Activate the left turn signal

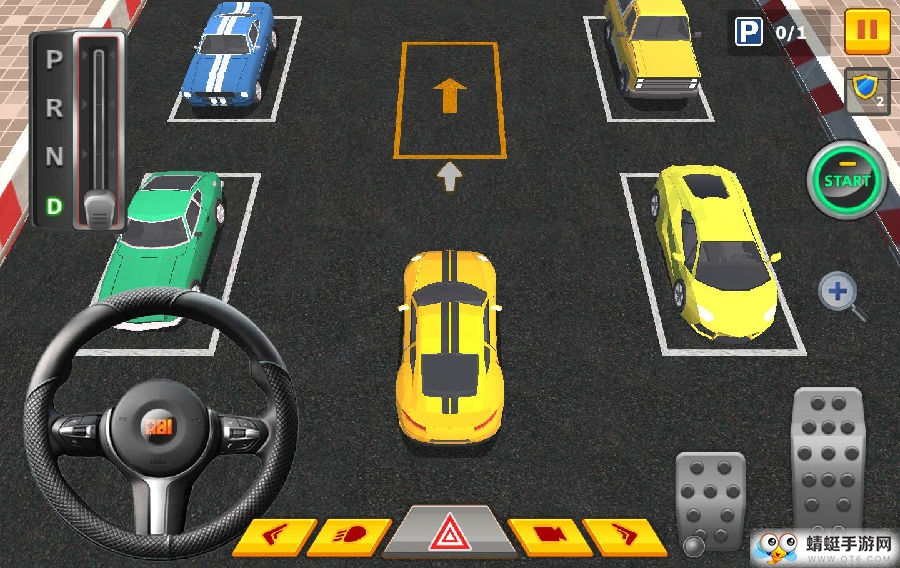(271, 537)
